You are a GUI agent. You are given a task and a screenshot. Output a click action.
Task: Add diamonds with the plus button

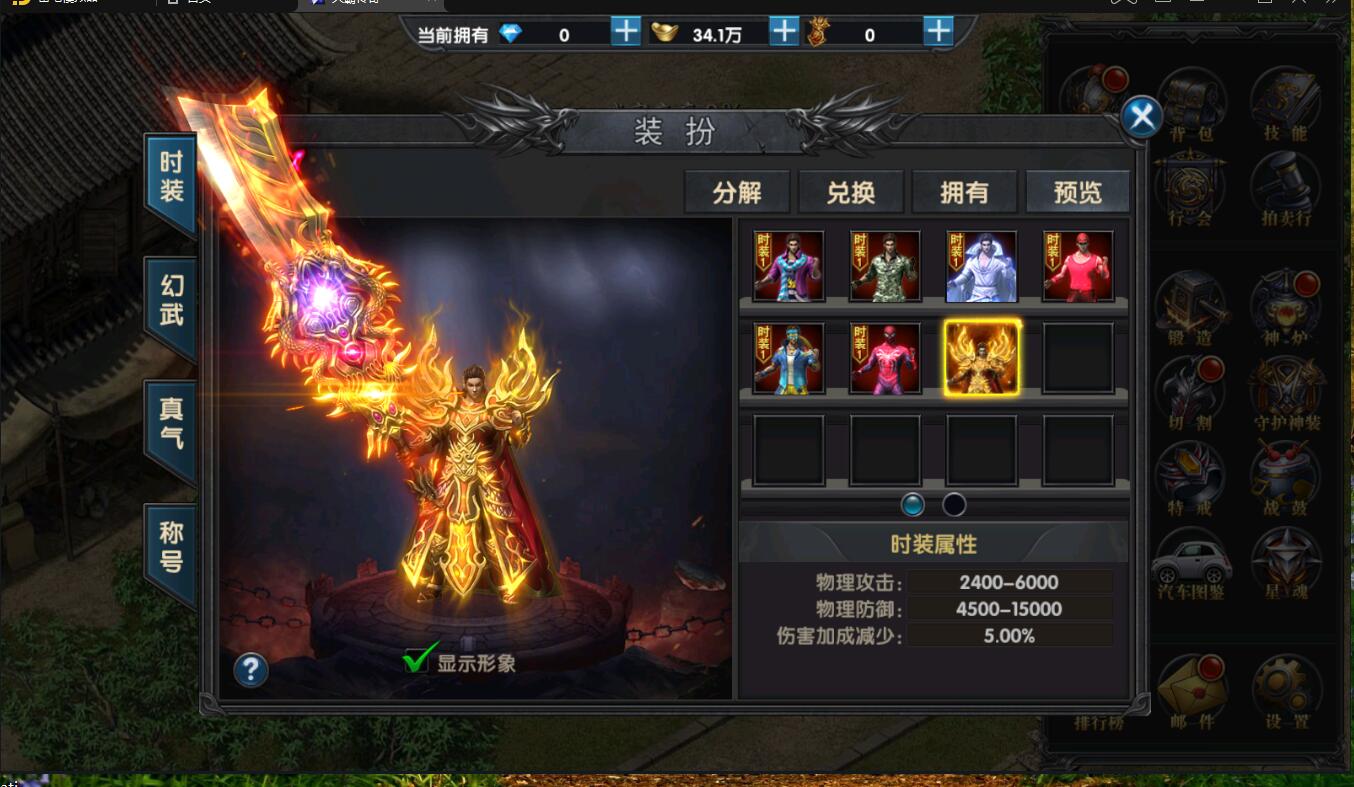click(x=625, y=32)
